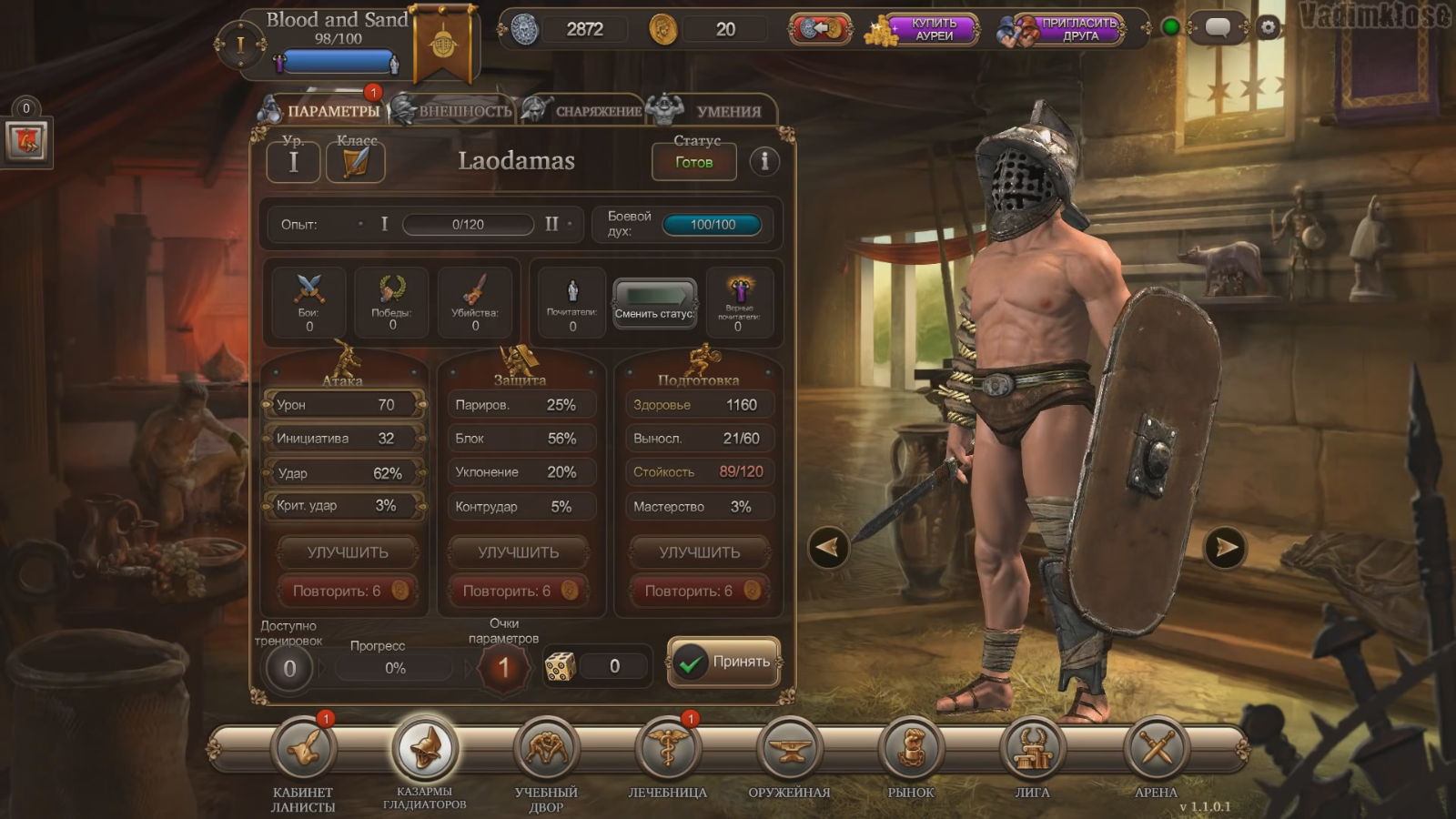Visit the Лечебница

point(668,749)
